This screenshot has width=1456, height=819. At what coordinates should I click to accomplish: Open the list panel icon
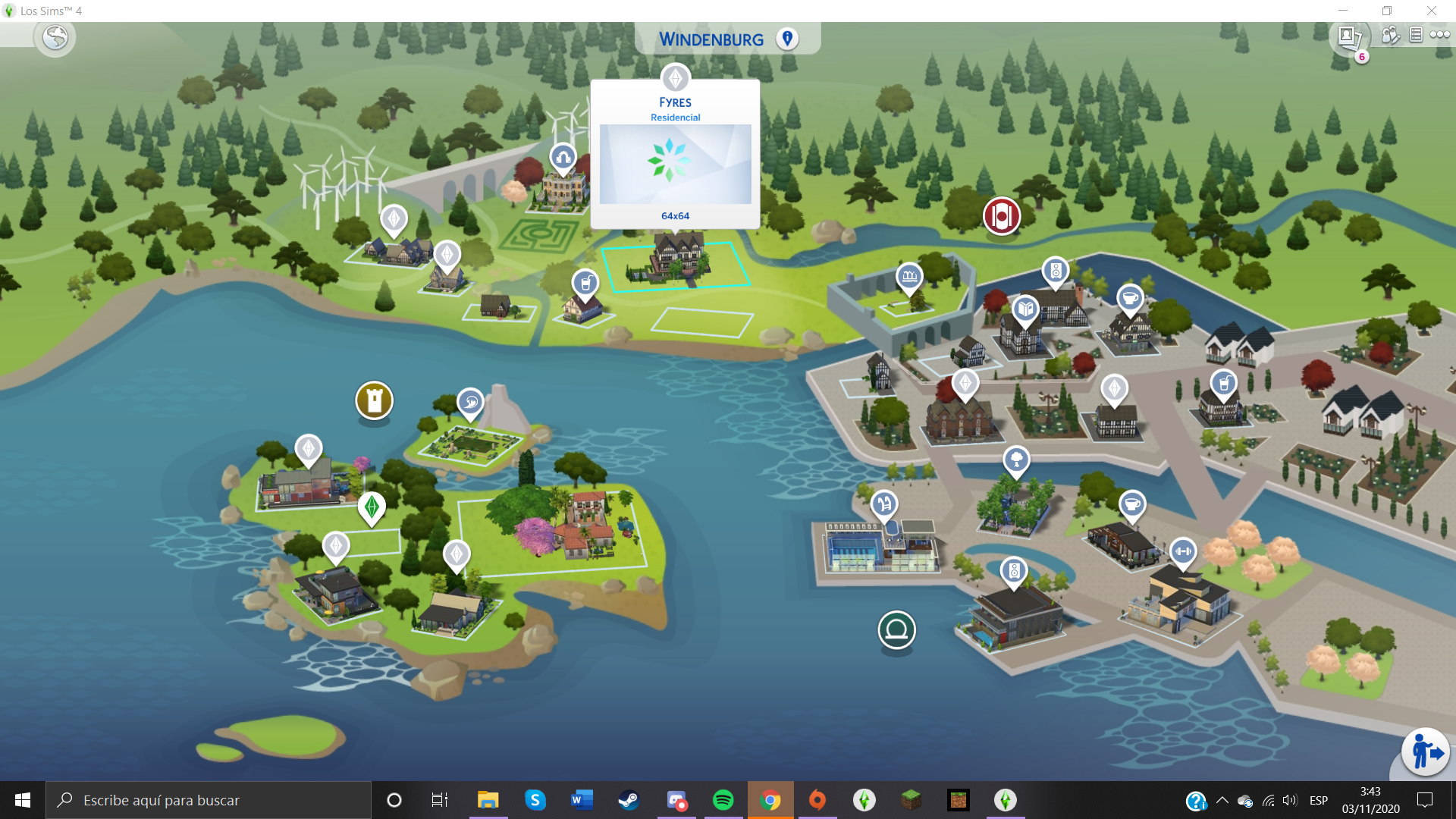(1416, 35)
